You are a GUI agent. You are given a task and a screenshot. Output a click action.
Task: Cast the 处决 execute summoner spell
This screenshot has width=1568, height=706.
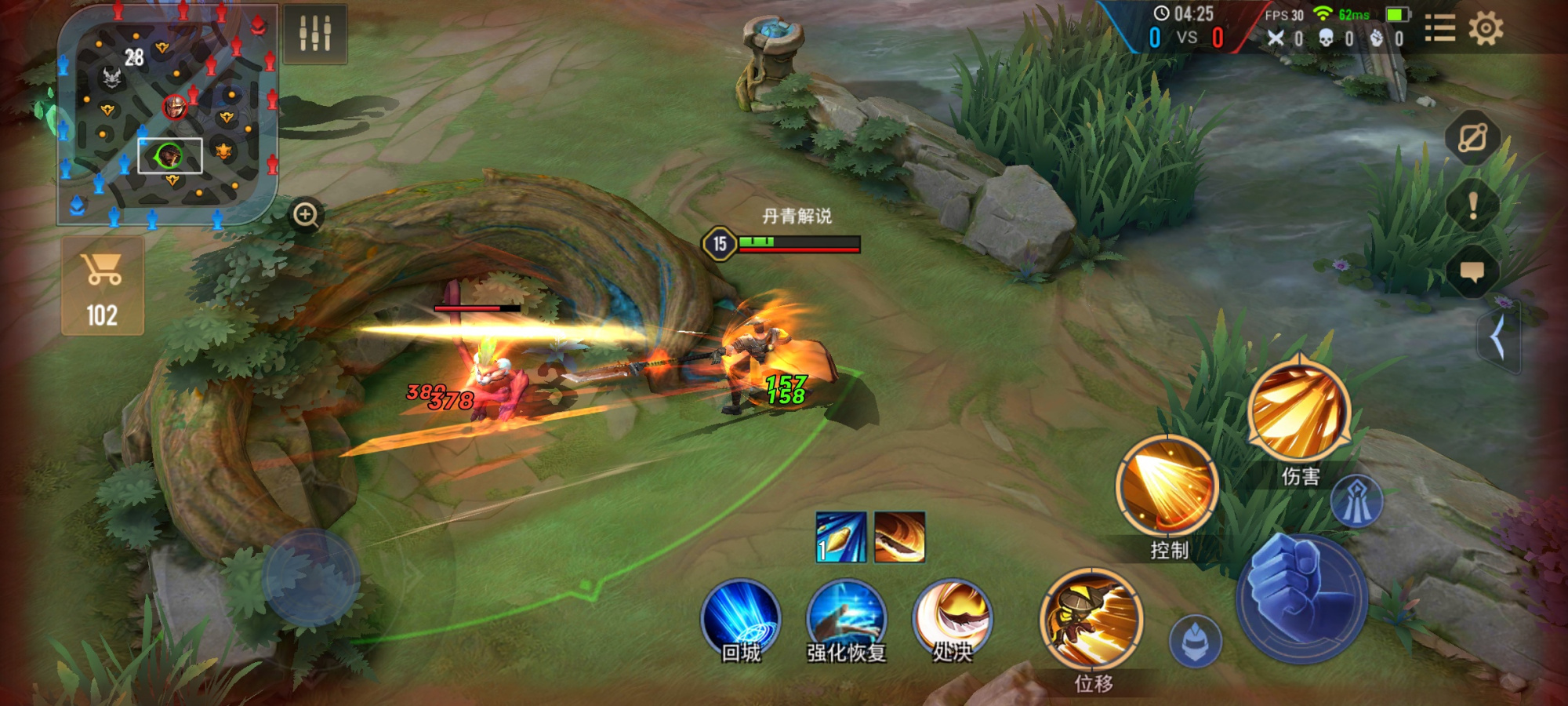coord(952,620)
